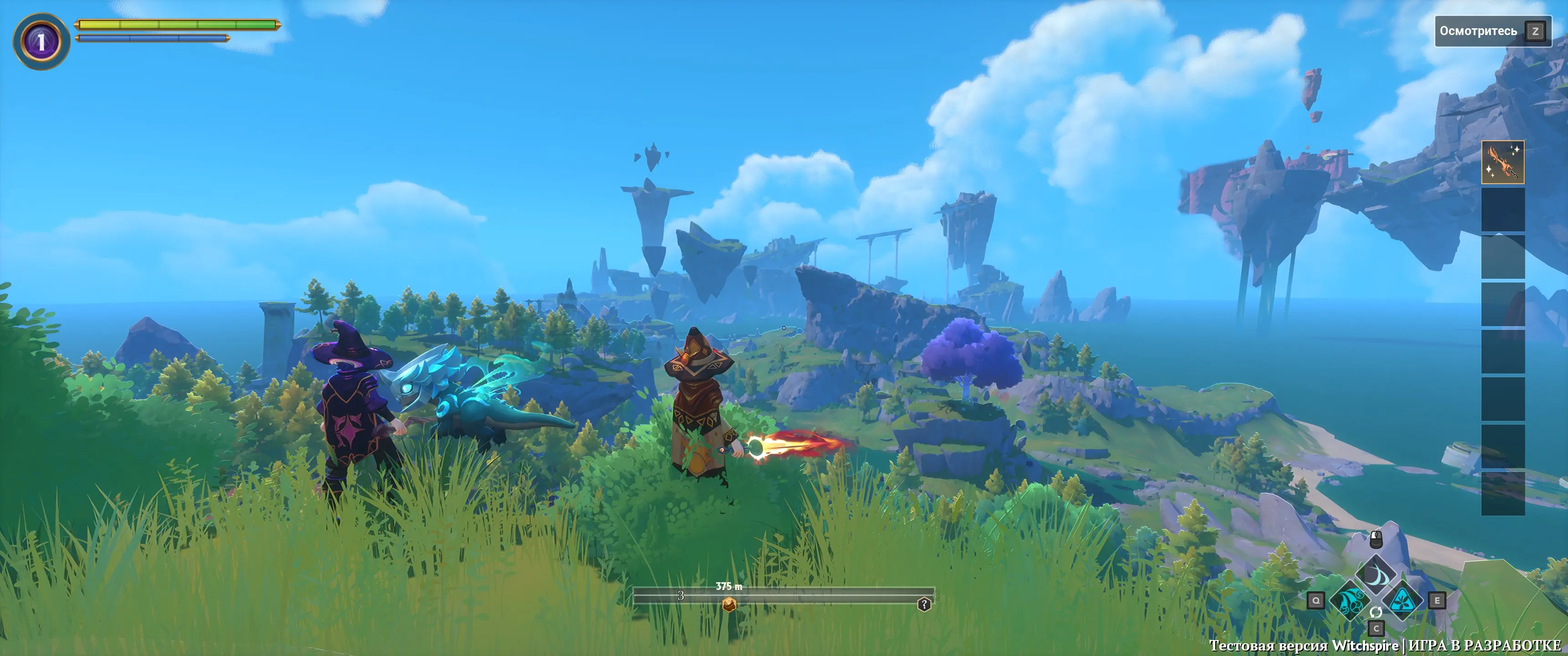Activate the crescent slash ability
The image size is (1568, 656).
coord(1375,574)
